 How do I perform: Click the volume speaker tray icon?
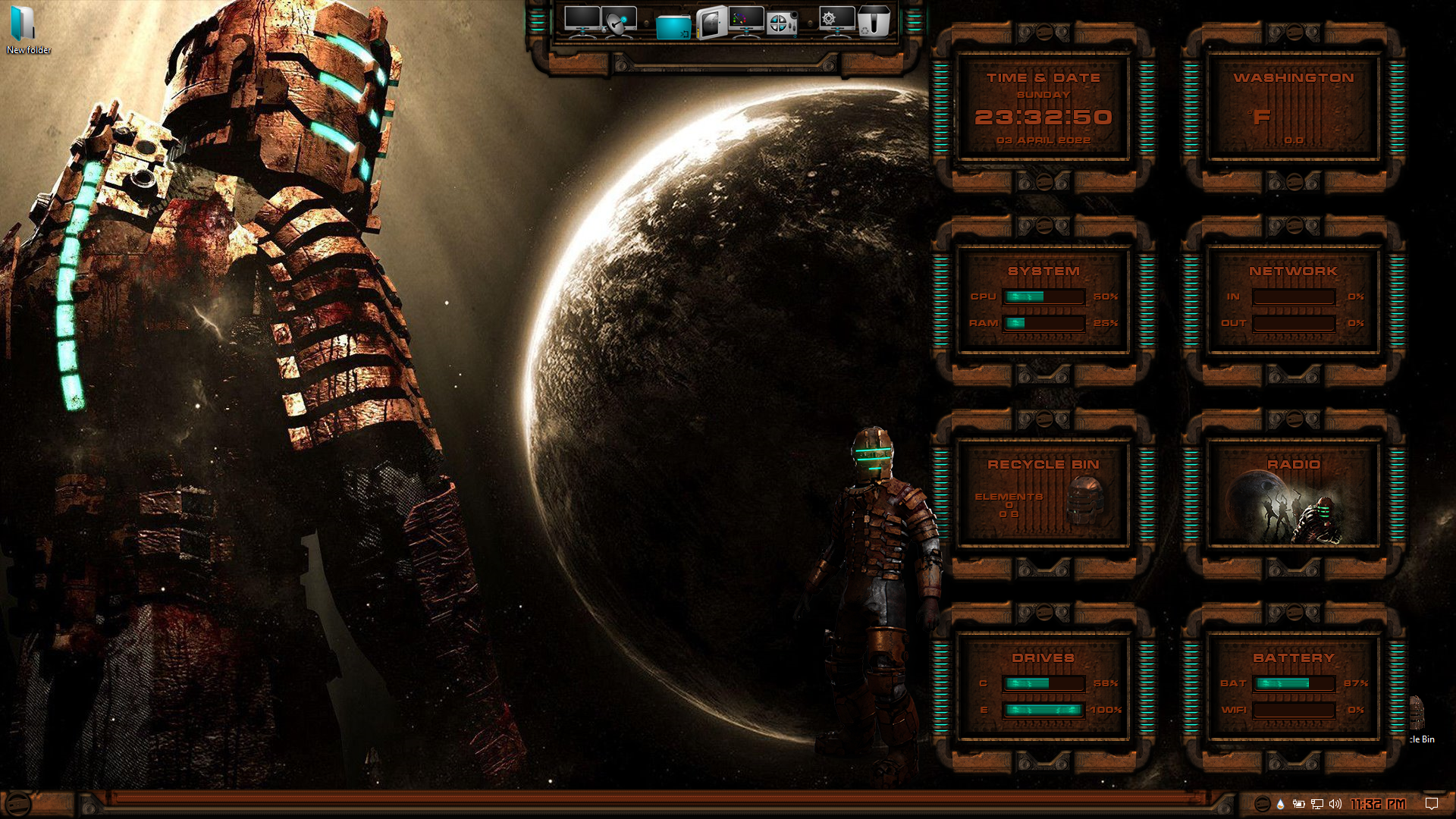pos(1335,804)
